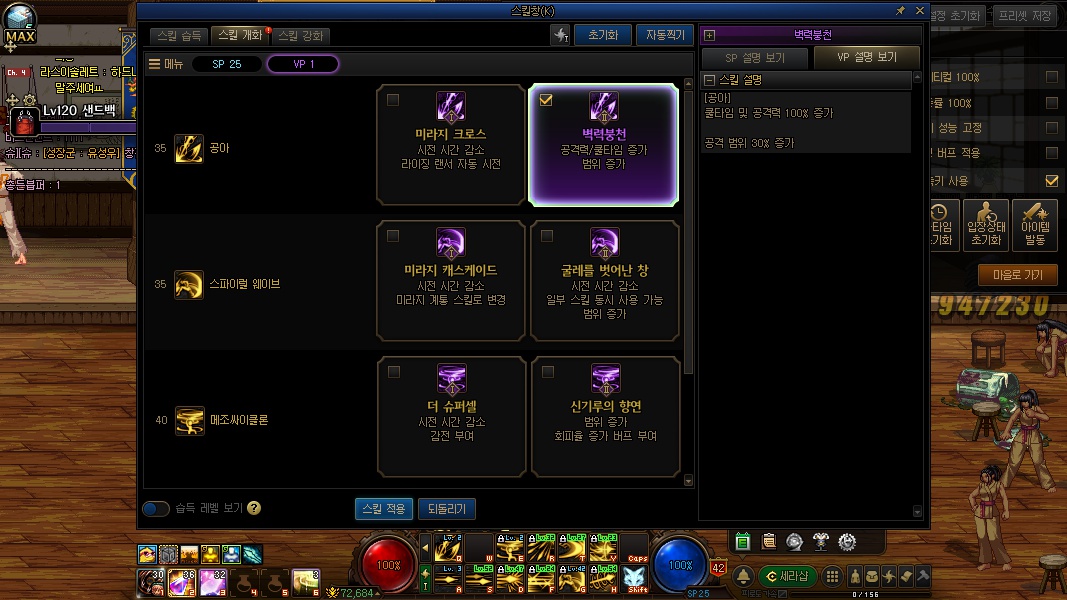Click the 자동찍기 auto-assign button
1067x600 pixels.
click(664, 35)
